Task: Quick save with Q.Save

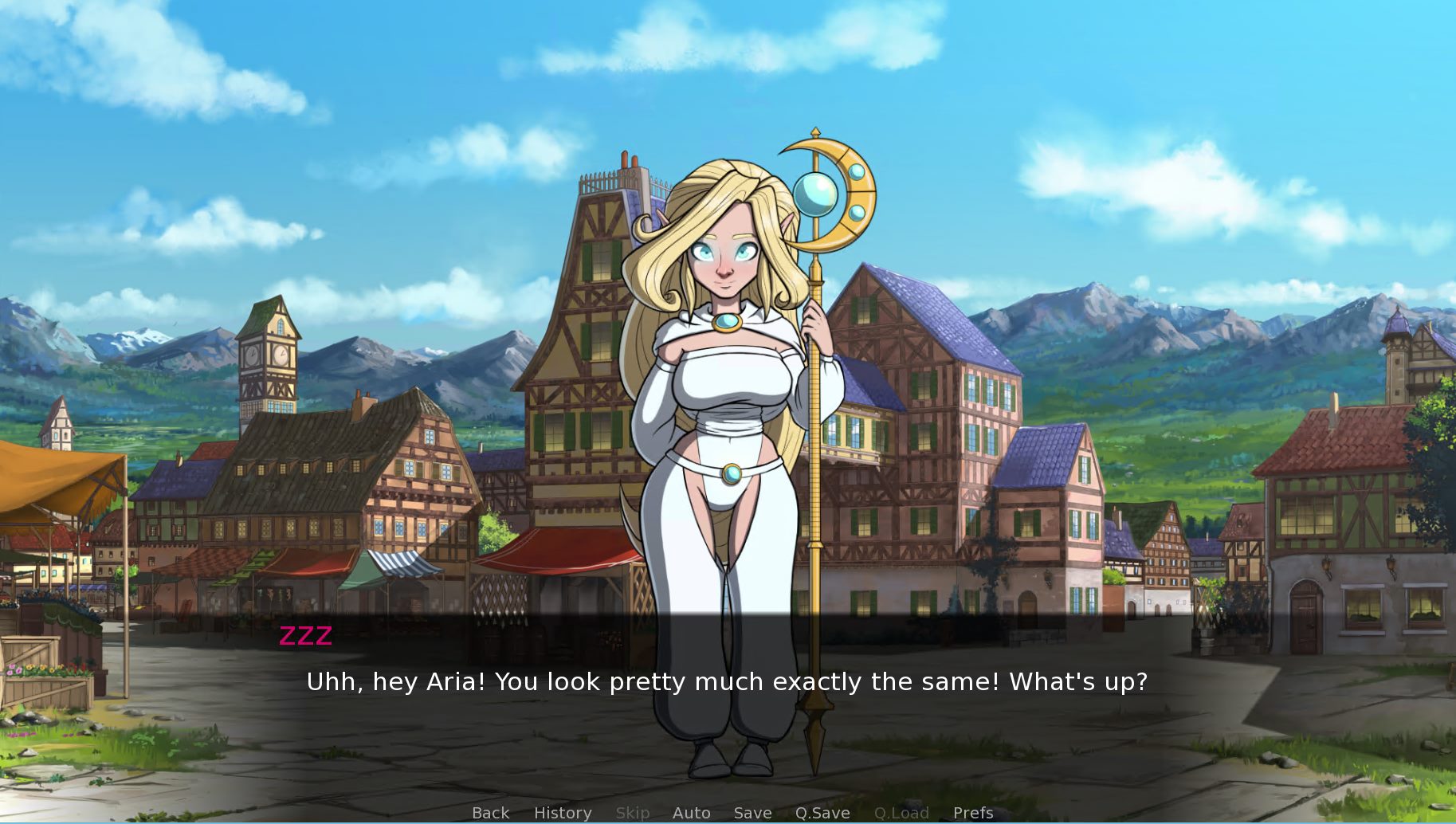Action: coord(822,813)
